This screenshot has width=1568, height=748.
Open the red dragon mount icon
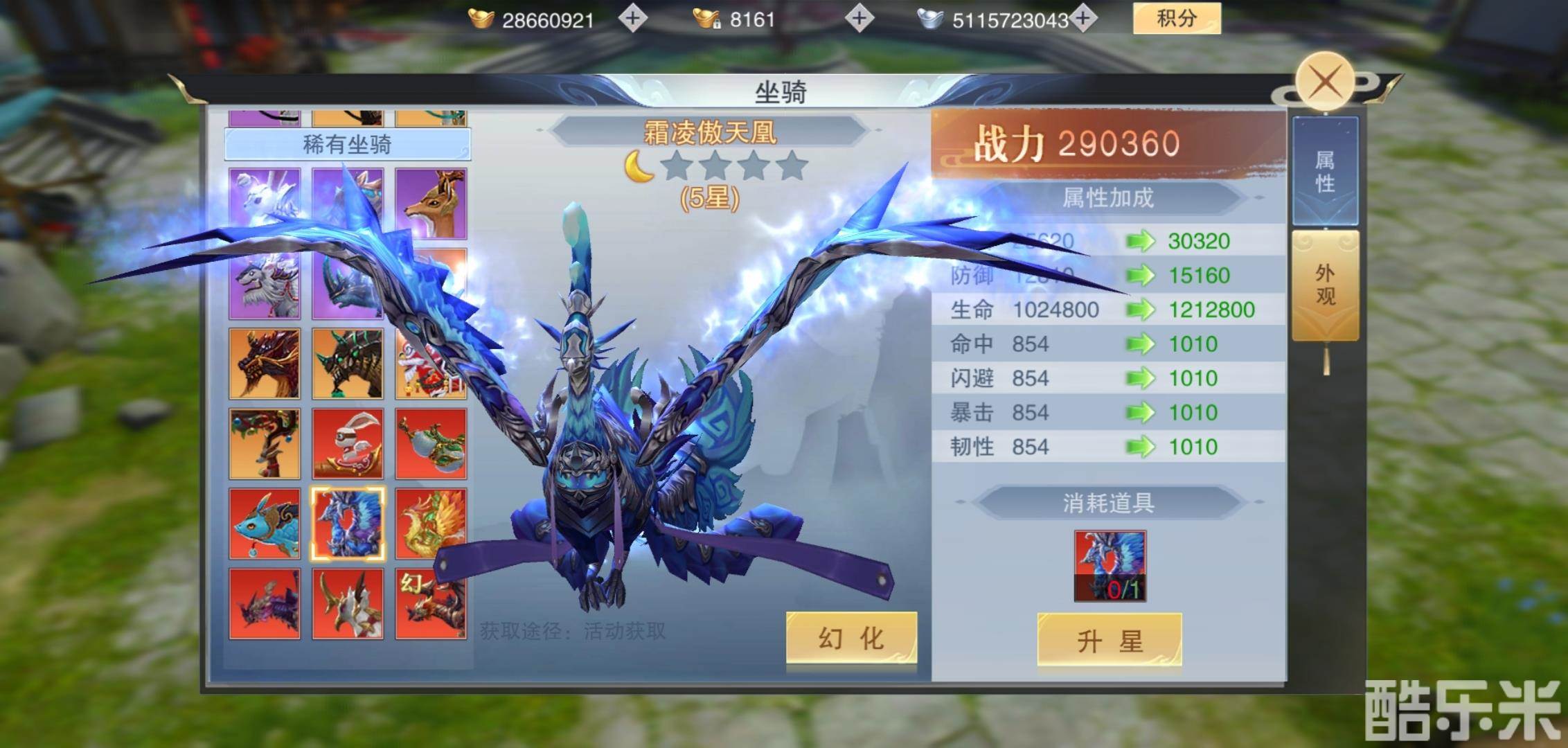265,362
